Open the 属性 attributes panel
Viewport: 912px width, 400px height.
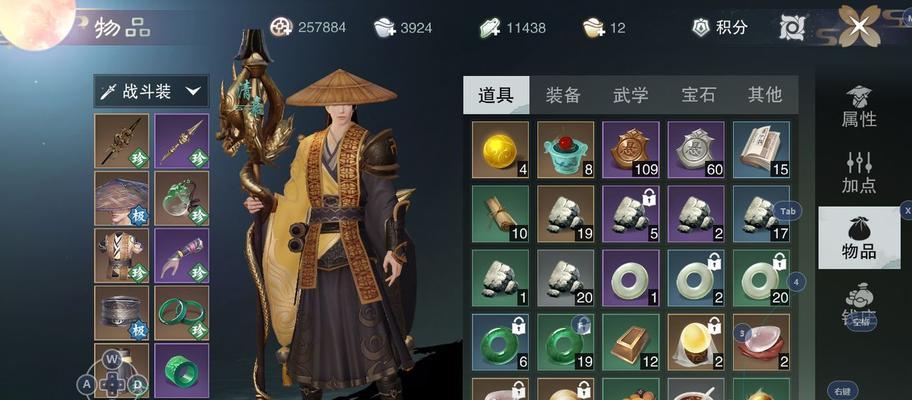[859, 107]
